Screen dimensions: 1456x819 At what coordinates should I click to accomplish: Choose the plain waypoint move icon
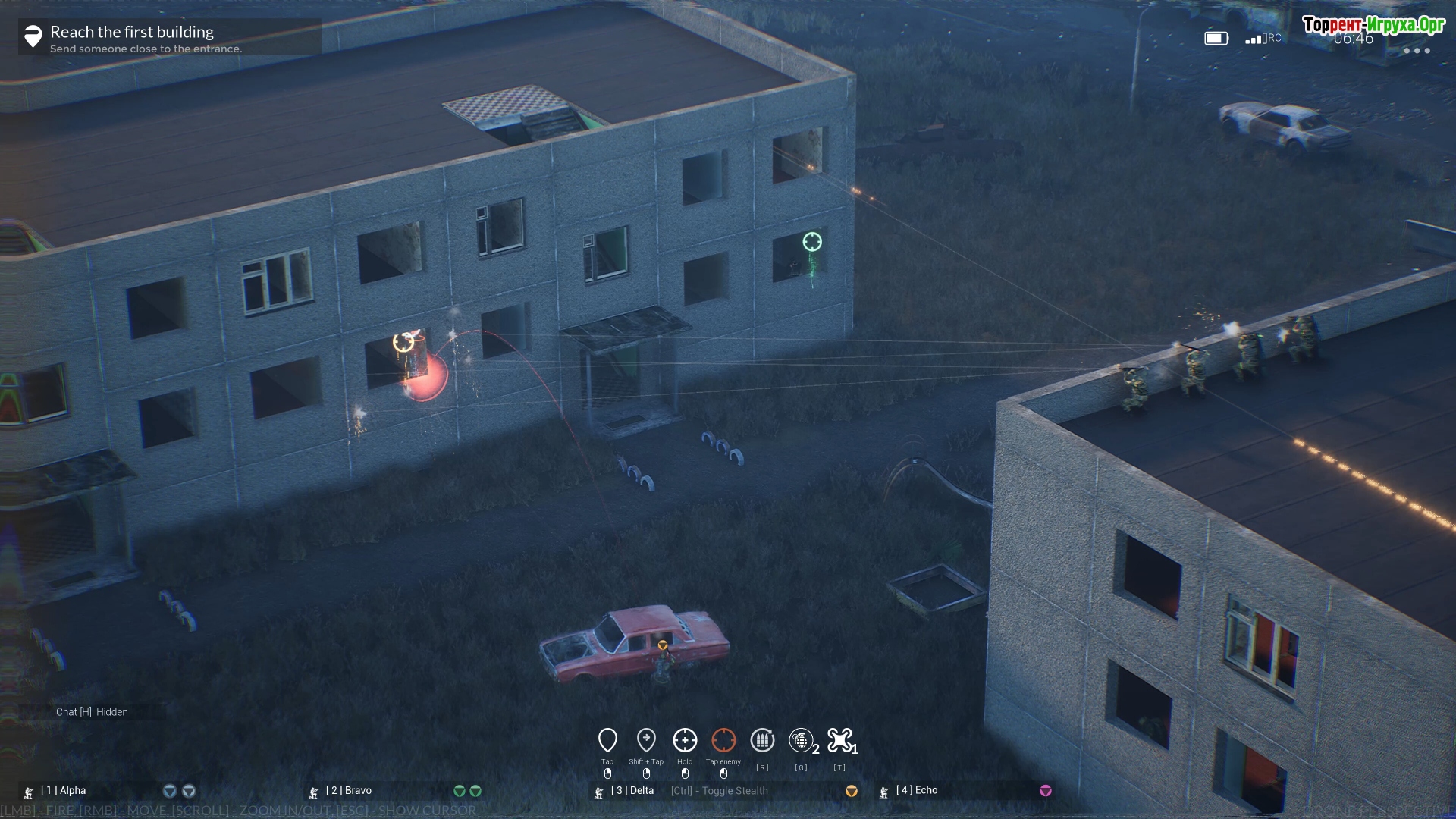coord(607,739)
